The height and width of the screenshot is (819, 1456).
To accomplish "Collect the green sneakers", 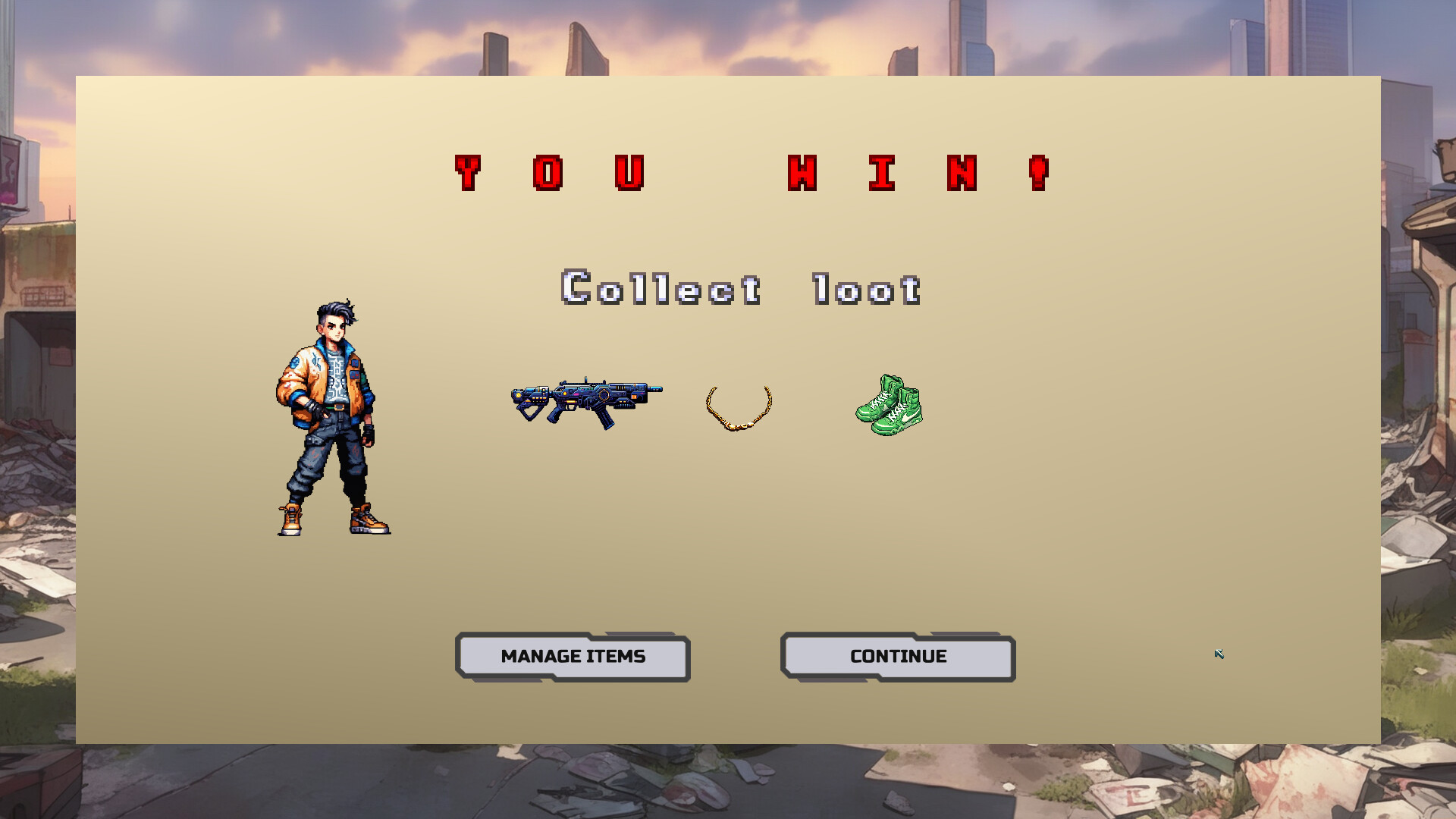I will pyautogui.click(x=889, y=406).
